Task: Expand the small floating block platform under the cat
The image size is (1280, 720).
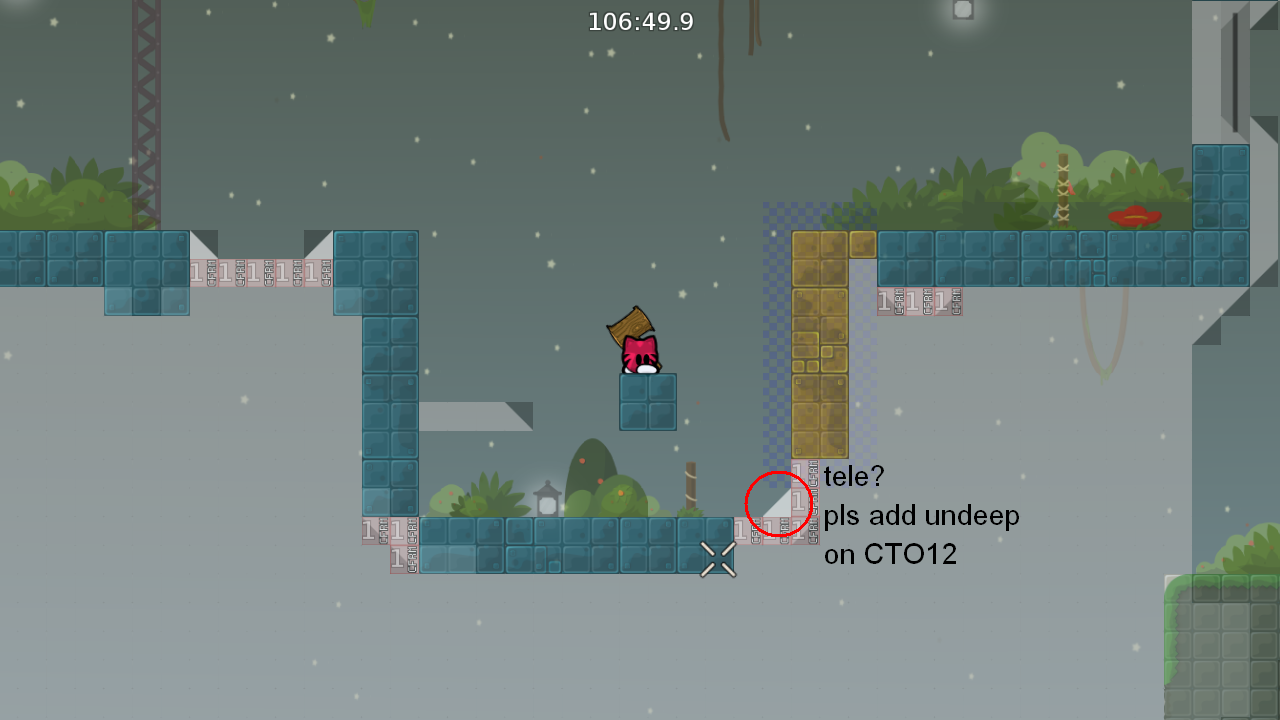Action: click(649, 403)
